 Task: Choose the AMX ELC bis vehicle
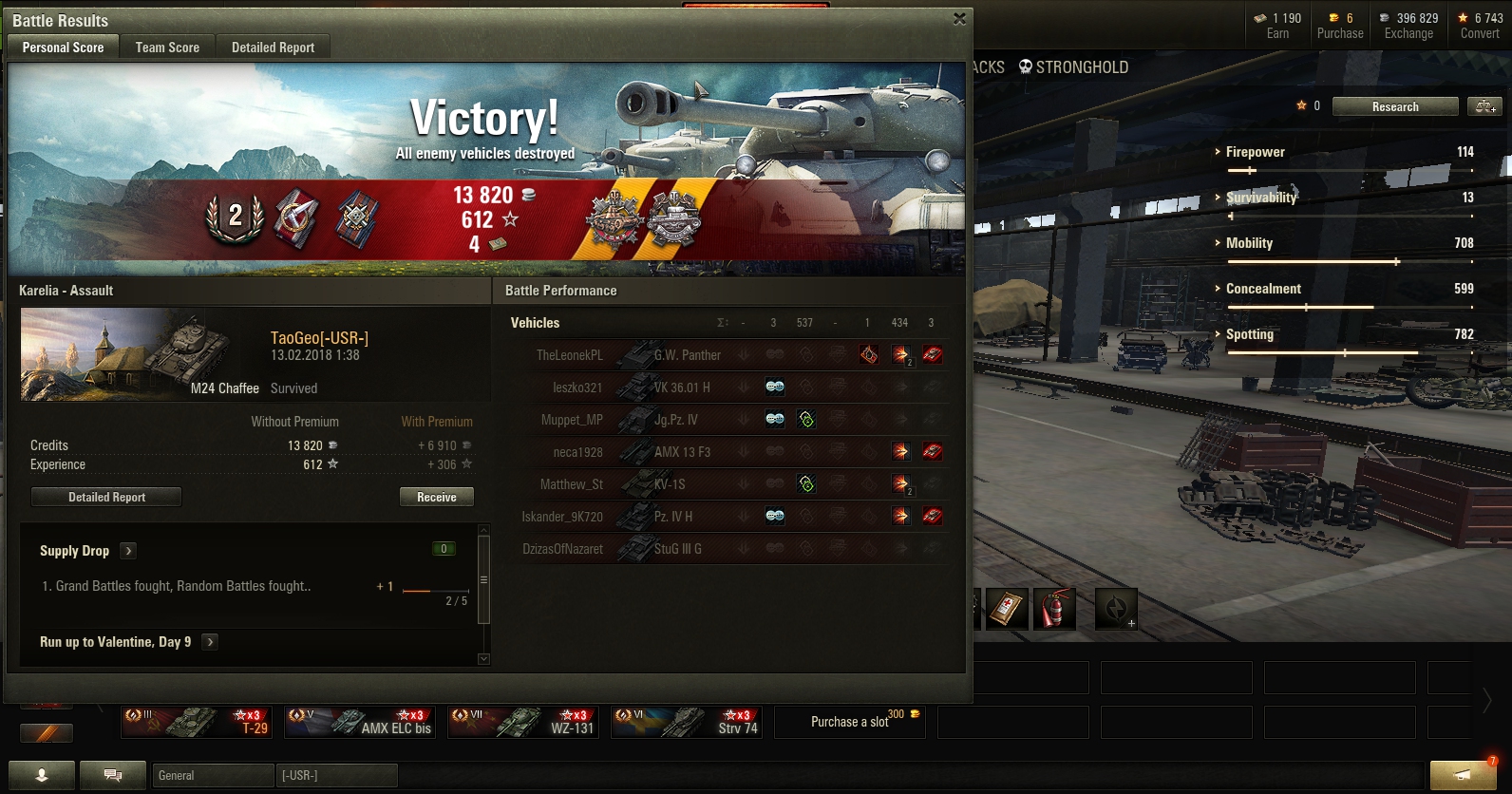click(x=360, y=722)
